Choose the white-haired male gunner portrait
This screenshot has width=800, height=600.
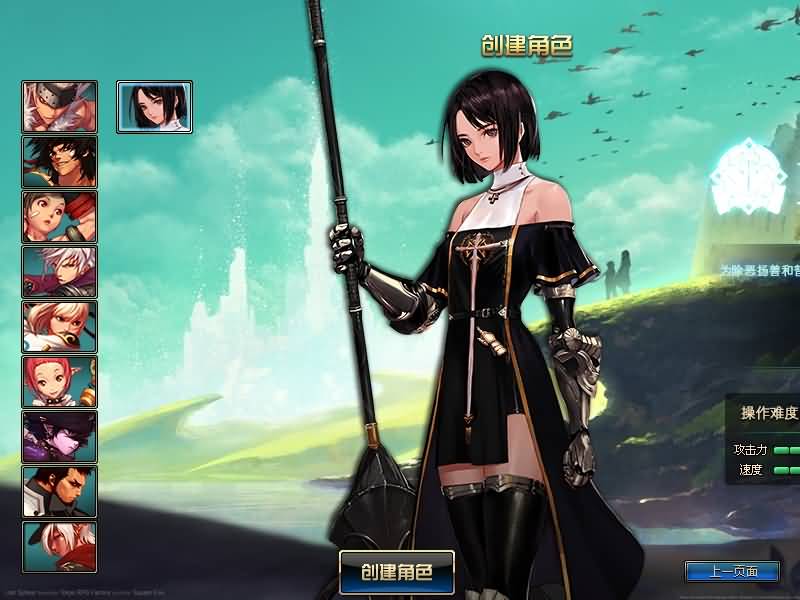tap(60, 272)
